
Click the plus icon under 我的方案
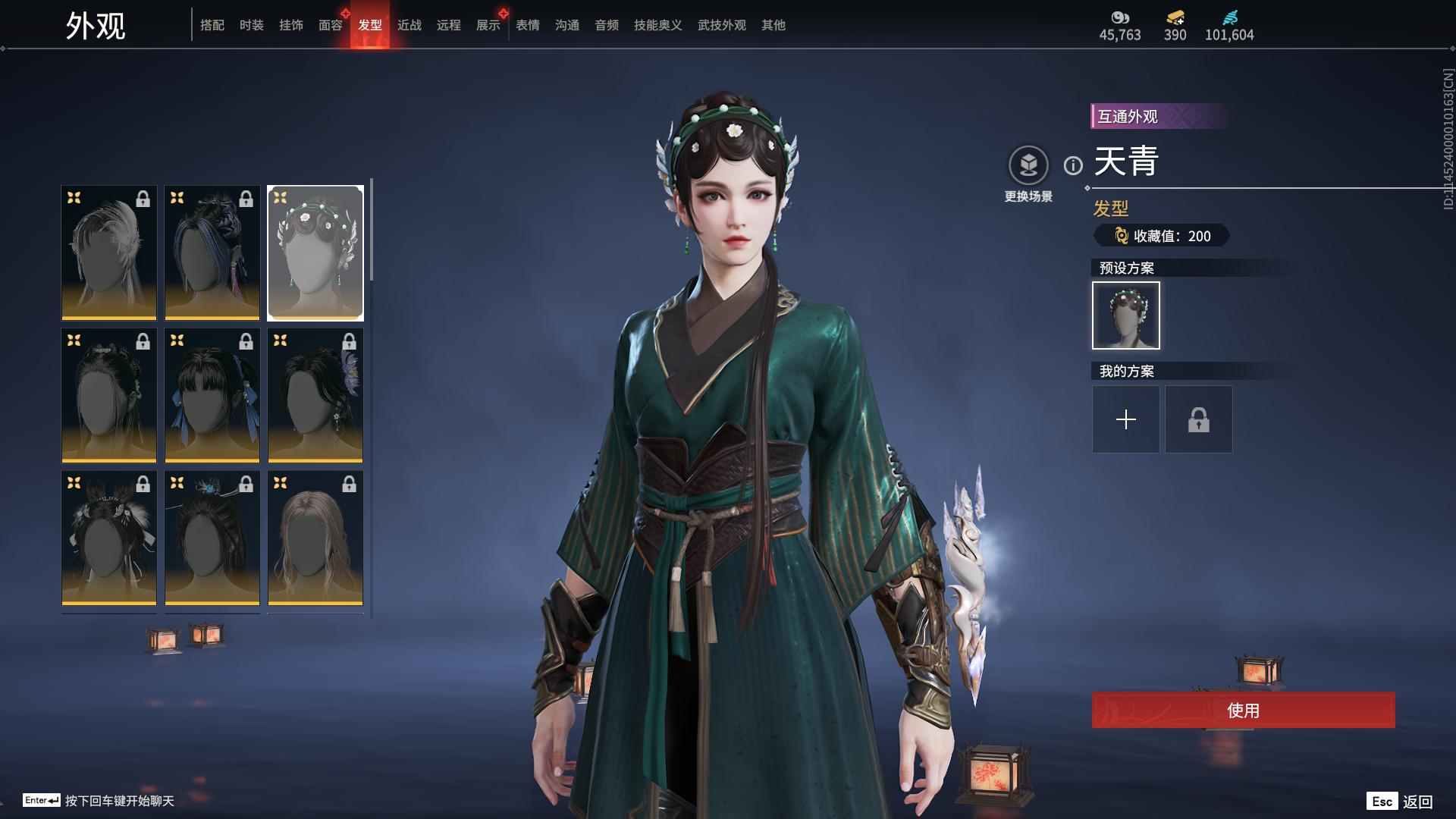click(x=1125, y=419)
